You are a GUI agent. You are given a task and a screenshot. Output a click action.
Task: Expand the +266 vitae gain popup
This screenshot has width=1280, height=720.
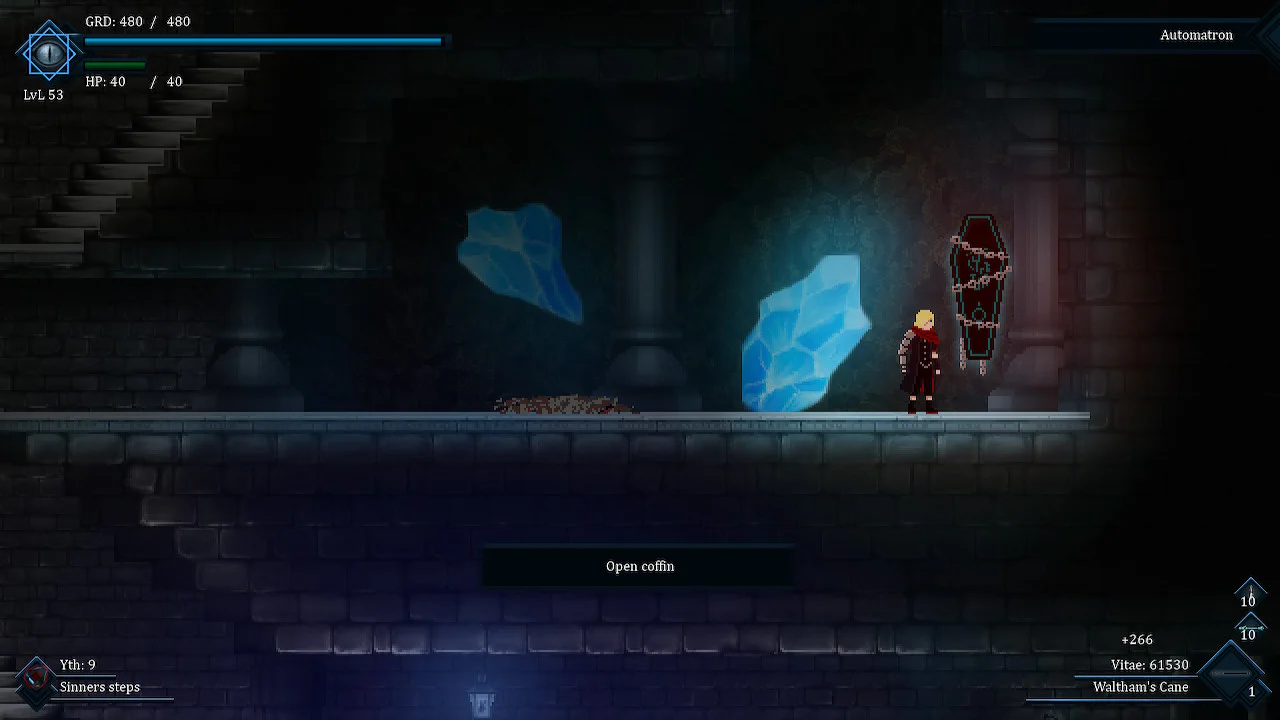(1136, 639)
